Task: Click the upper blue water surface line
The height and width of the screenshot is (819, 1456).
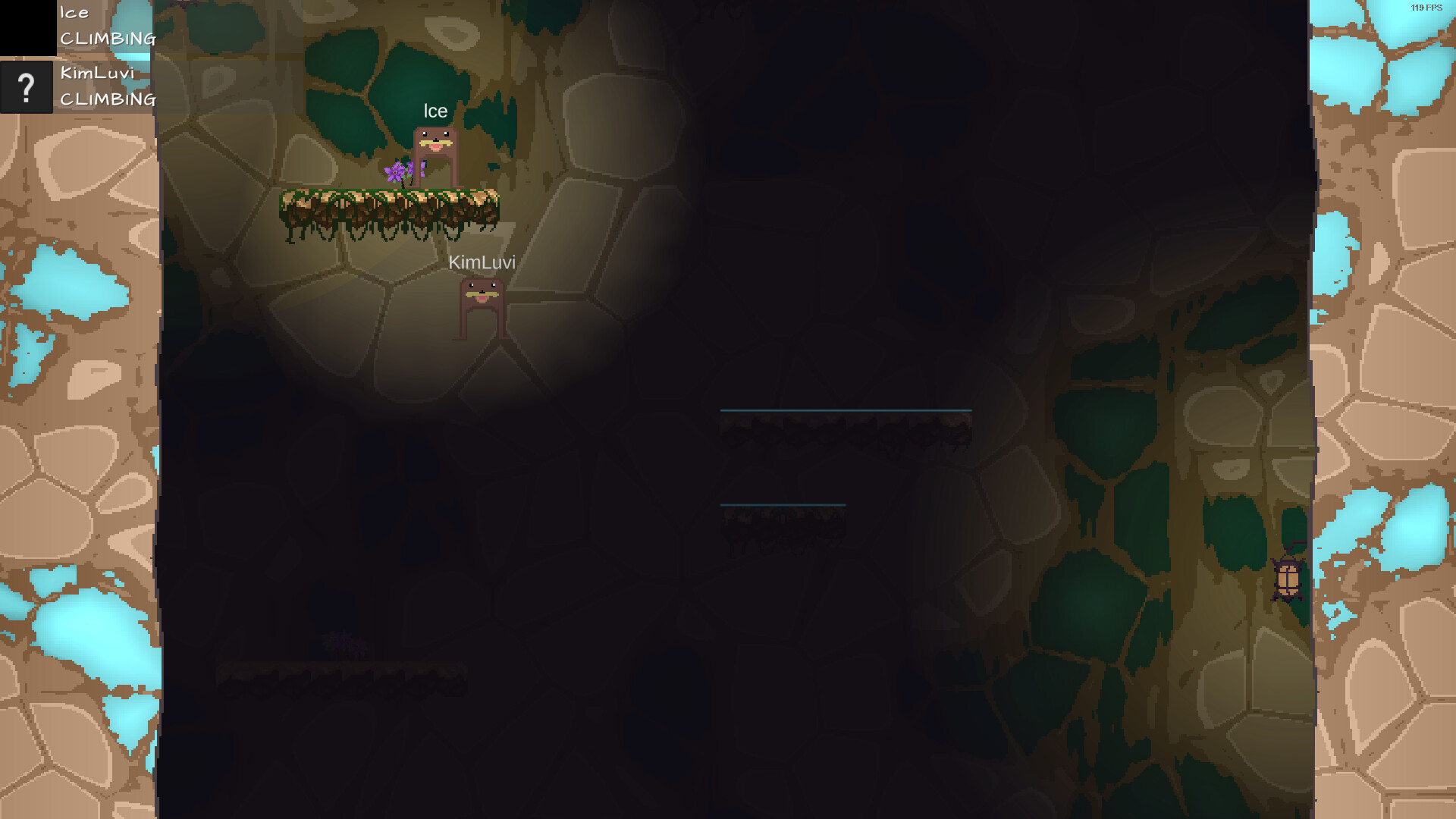Action: (846, 409)
